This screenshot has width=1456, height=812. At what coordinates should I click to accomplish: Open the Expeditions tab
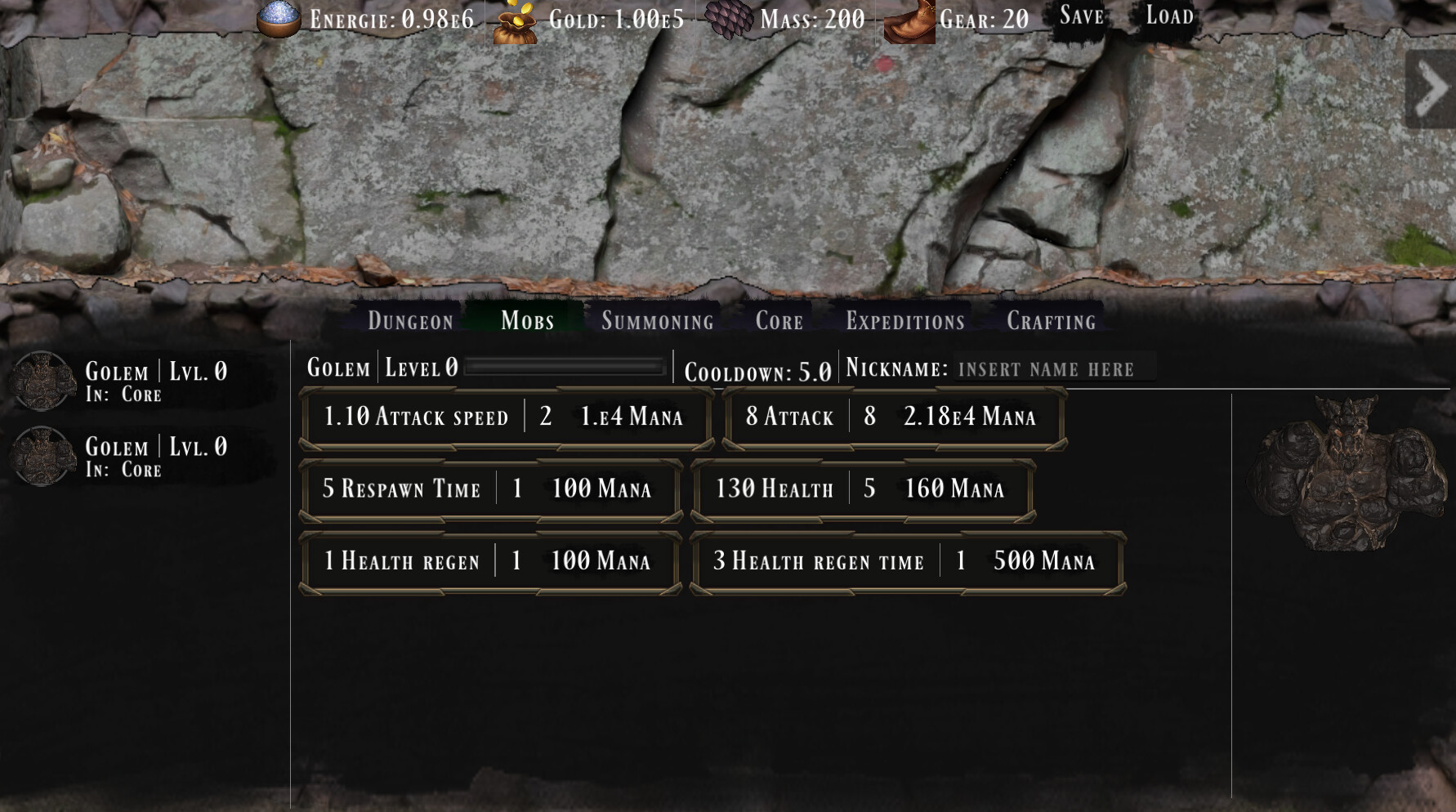click(x=904, y=321)
